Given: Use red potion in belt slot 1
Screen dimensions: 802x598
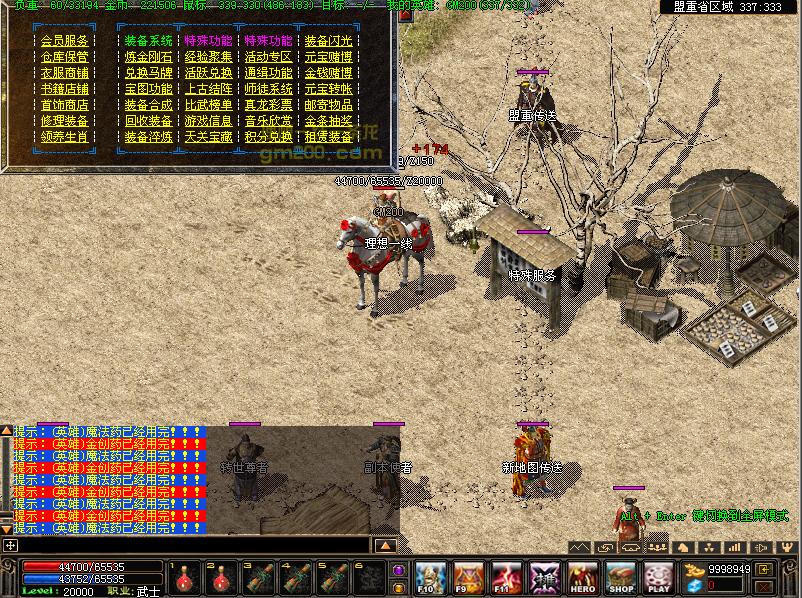Looking at the screenshot, I should pos(185,578).
